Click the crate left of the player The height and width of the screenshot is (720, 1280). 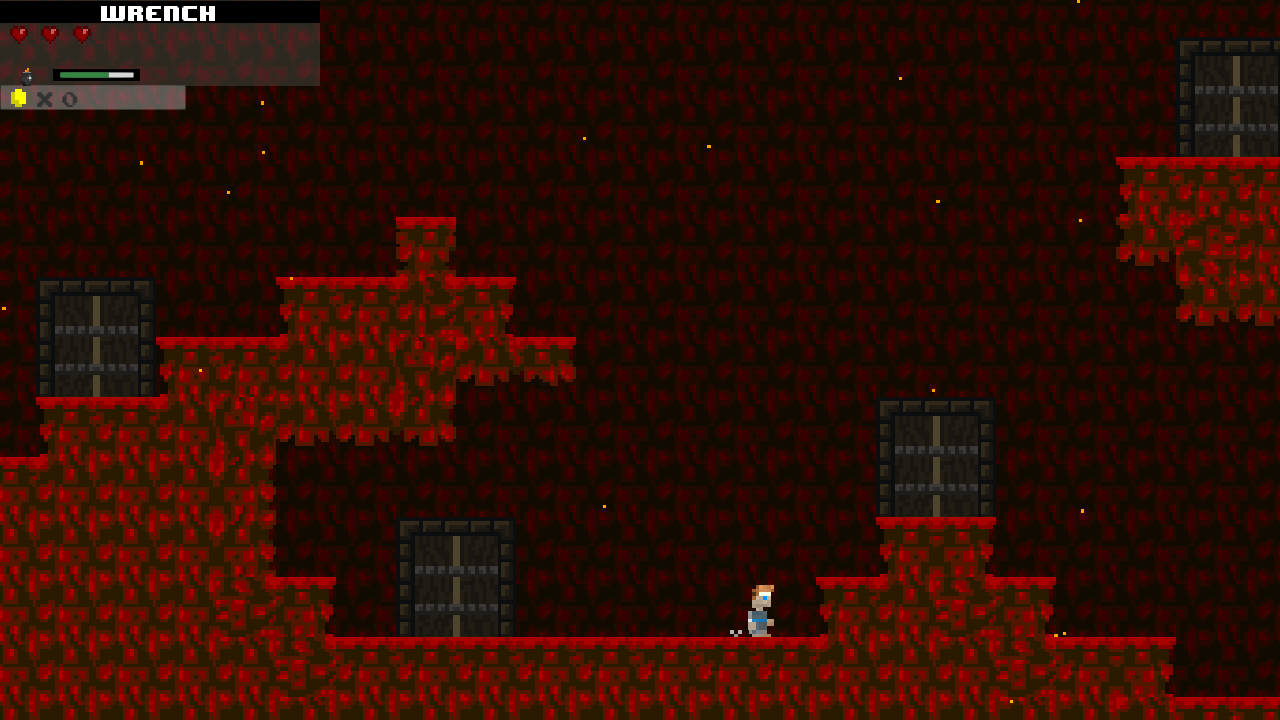455,575
